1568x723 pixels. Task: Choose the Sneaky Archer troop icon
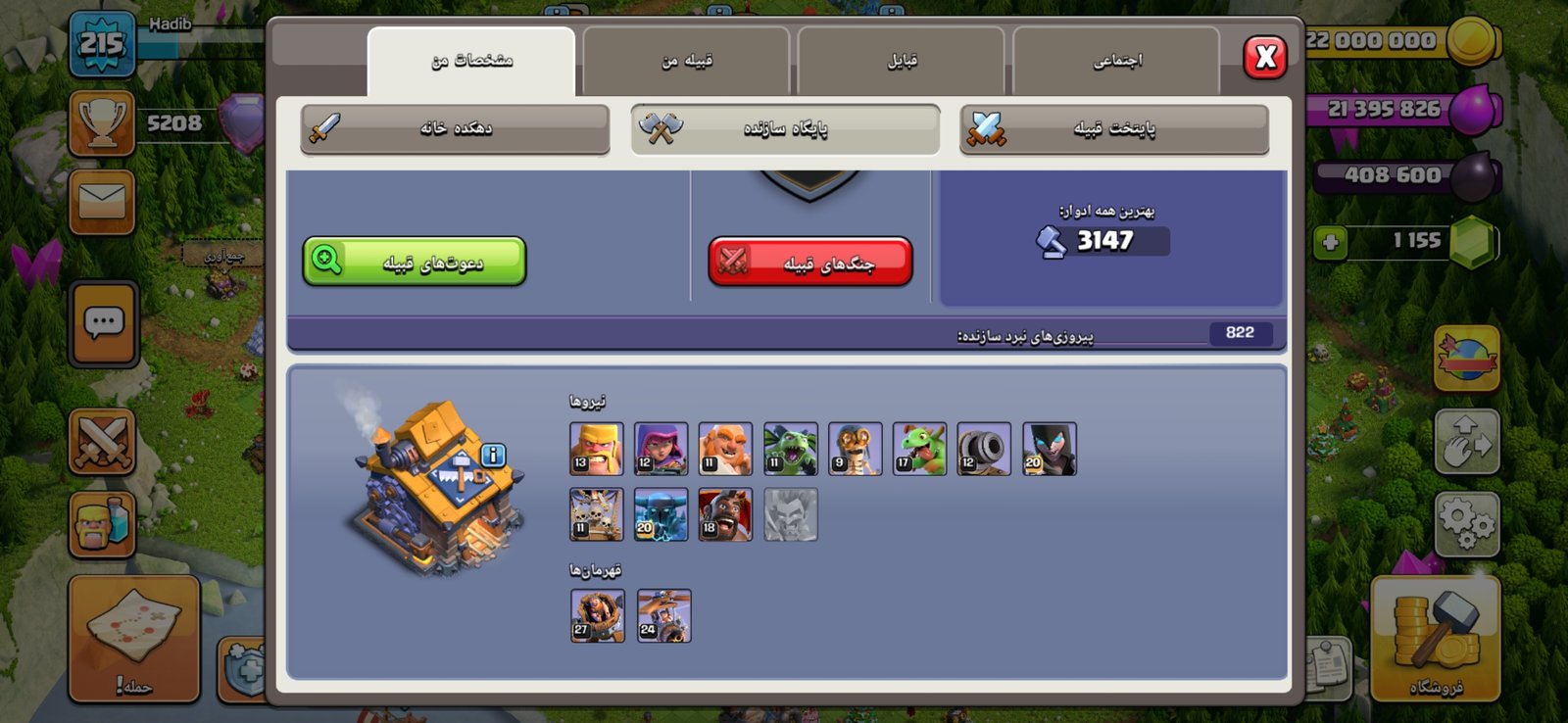click(661, 449)
